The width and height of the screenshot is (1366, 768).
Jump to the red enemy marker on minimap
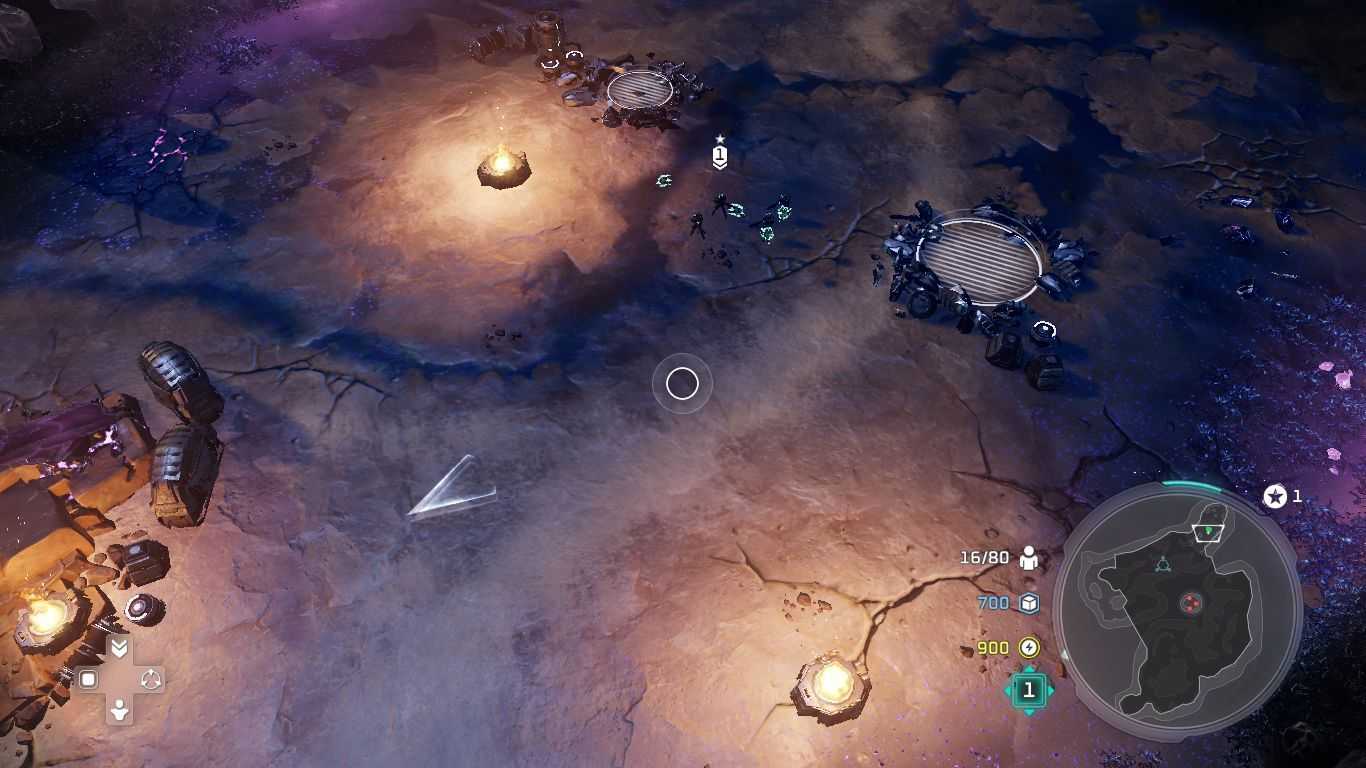point(1190,602)
